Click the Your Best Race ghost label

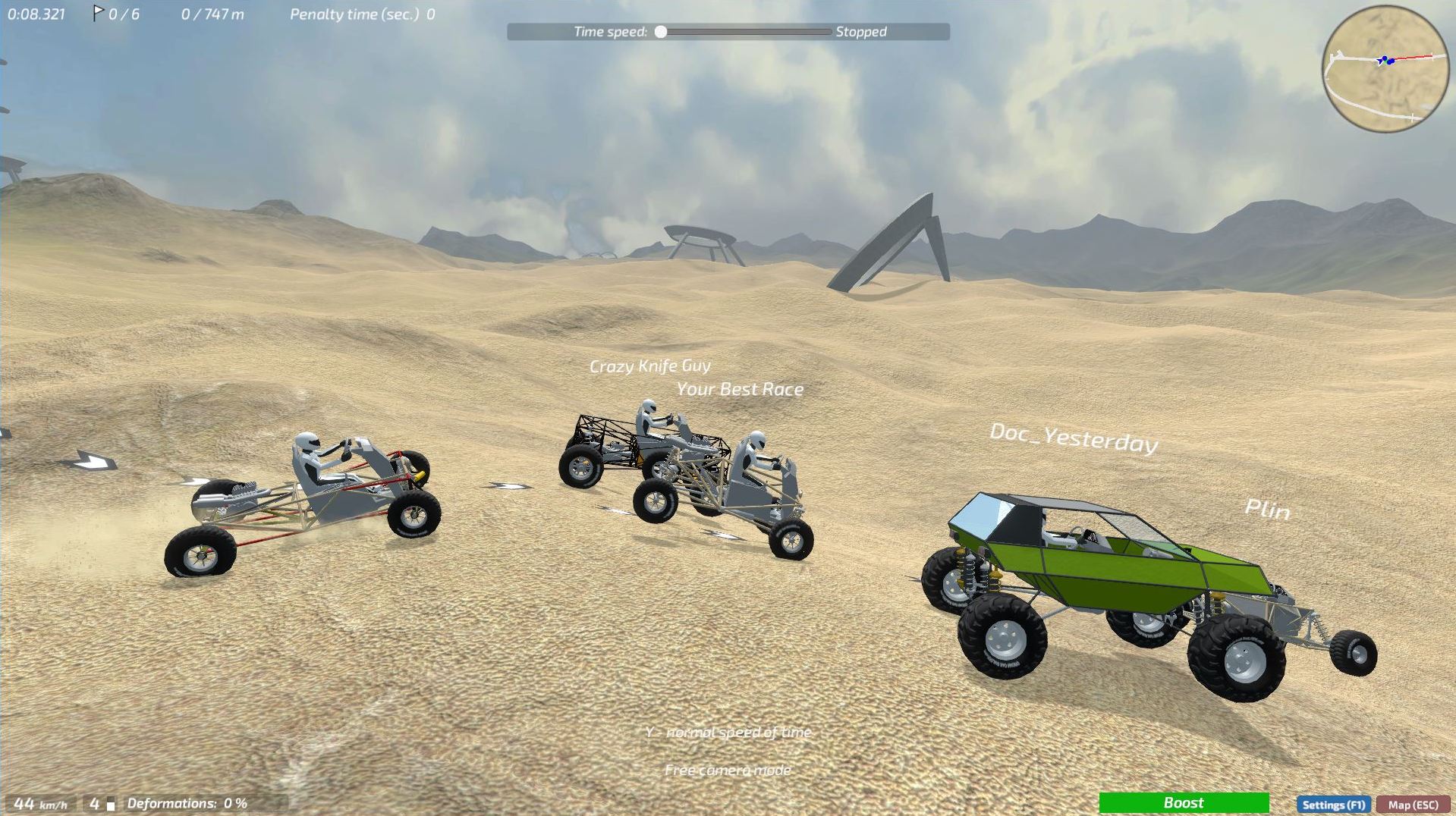(740, 389)
